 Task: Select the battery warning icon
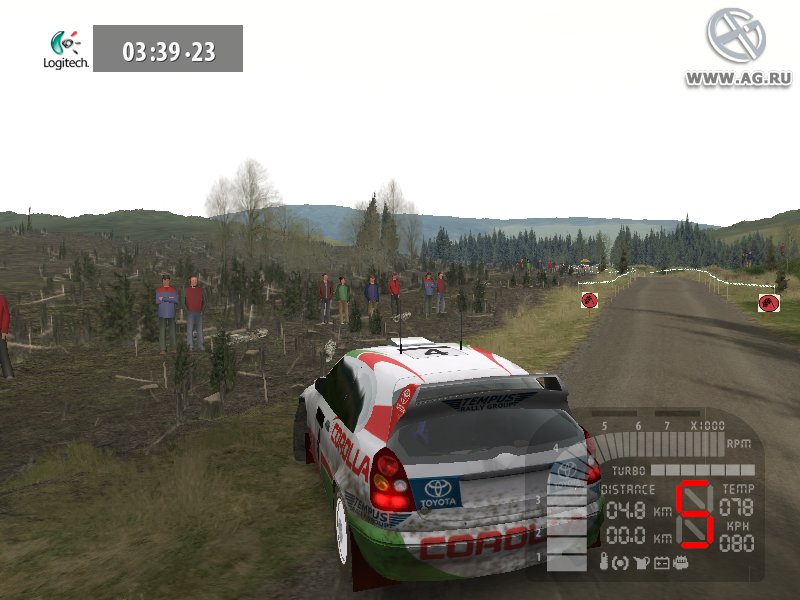point(661,563)
